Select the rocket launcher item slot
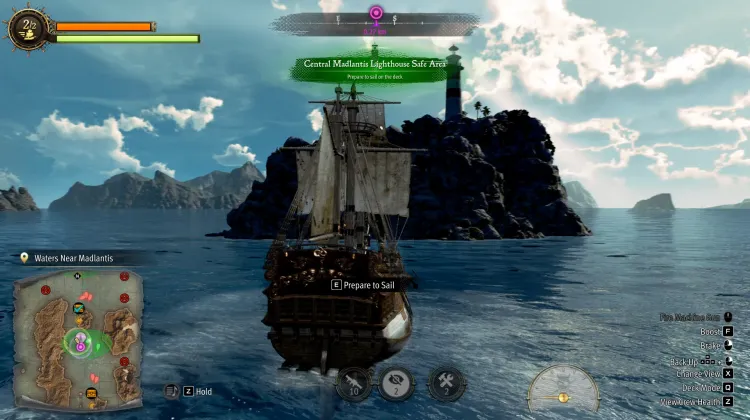 point(353,382)
